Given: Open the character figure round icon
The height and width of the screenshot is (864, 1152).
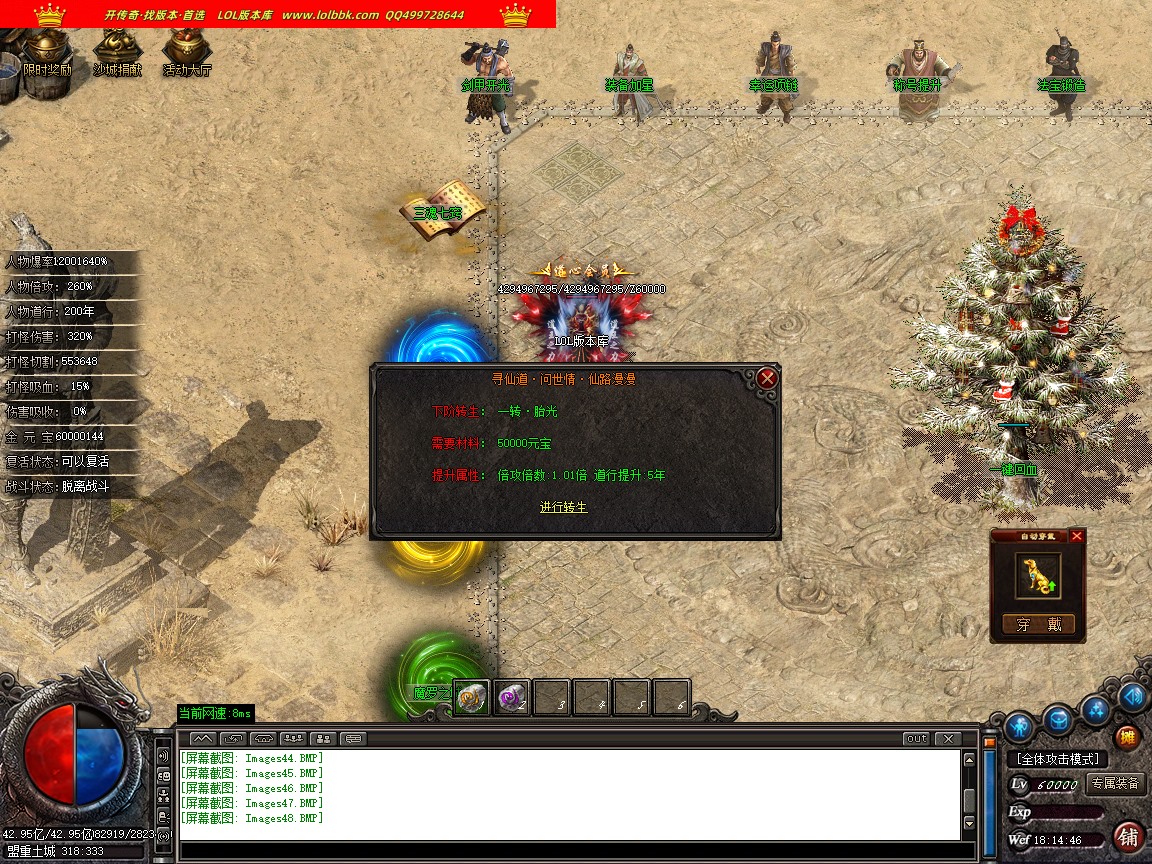Looking at the screenshot, I should click(x=1019, y=724).
